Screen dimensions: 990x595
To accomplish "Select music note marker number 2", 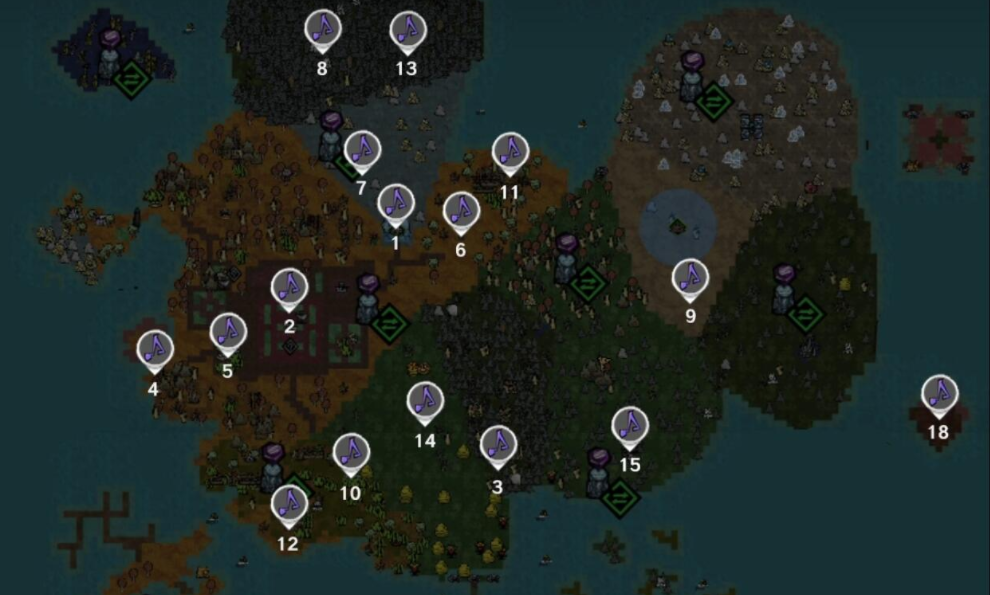I will point(290,288).
